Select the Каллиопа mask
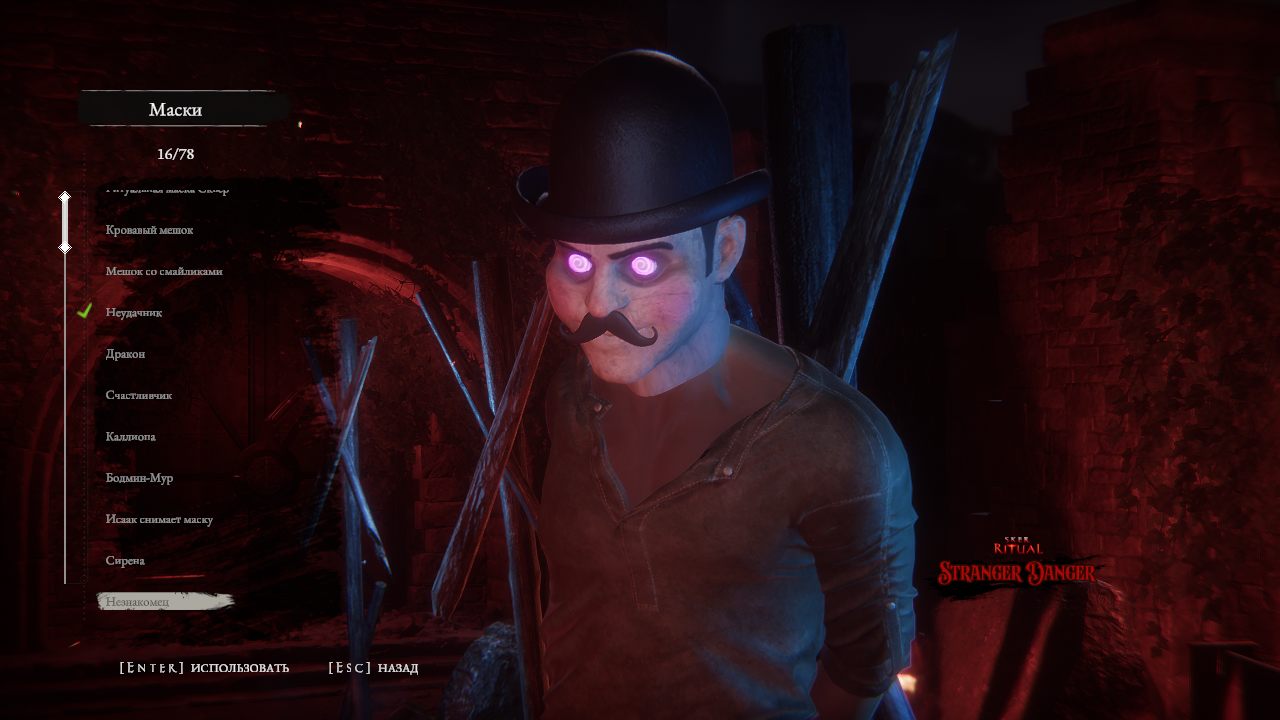Screen dimensions: 1280x720 131,437
